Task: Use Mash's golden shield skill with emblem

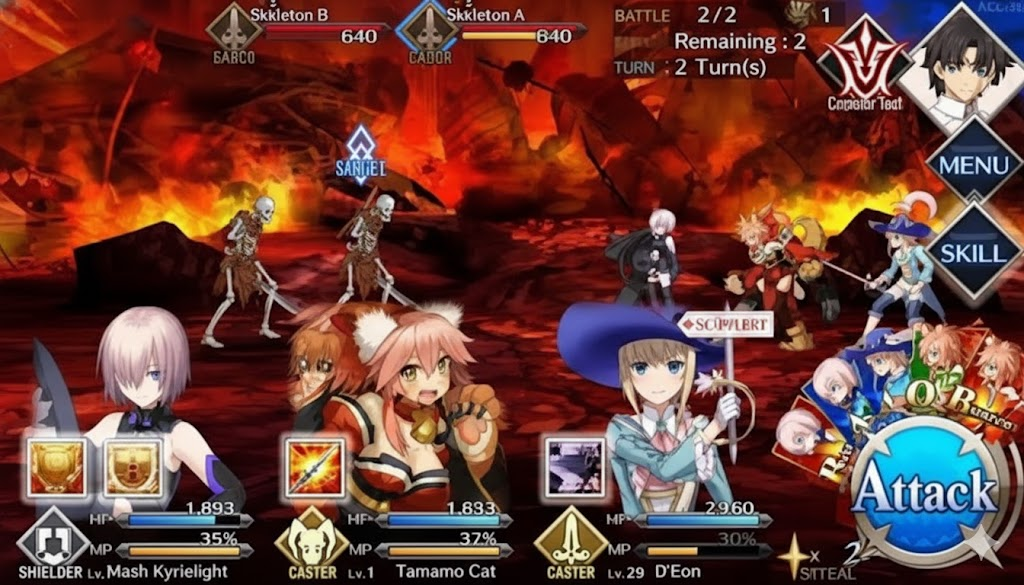Action: tap(132, 465)
